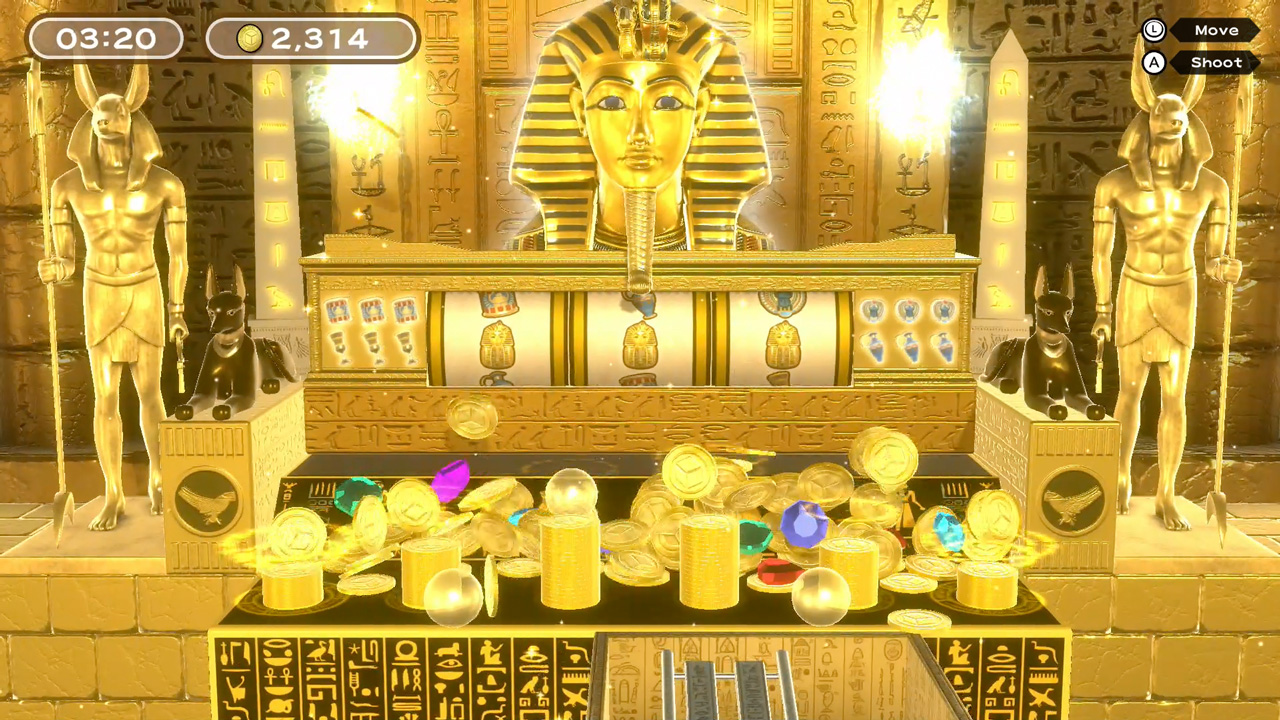Click the blue vase symbol on the middle reel
1280x720 pixels.
tap(638, 304)
